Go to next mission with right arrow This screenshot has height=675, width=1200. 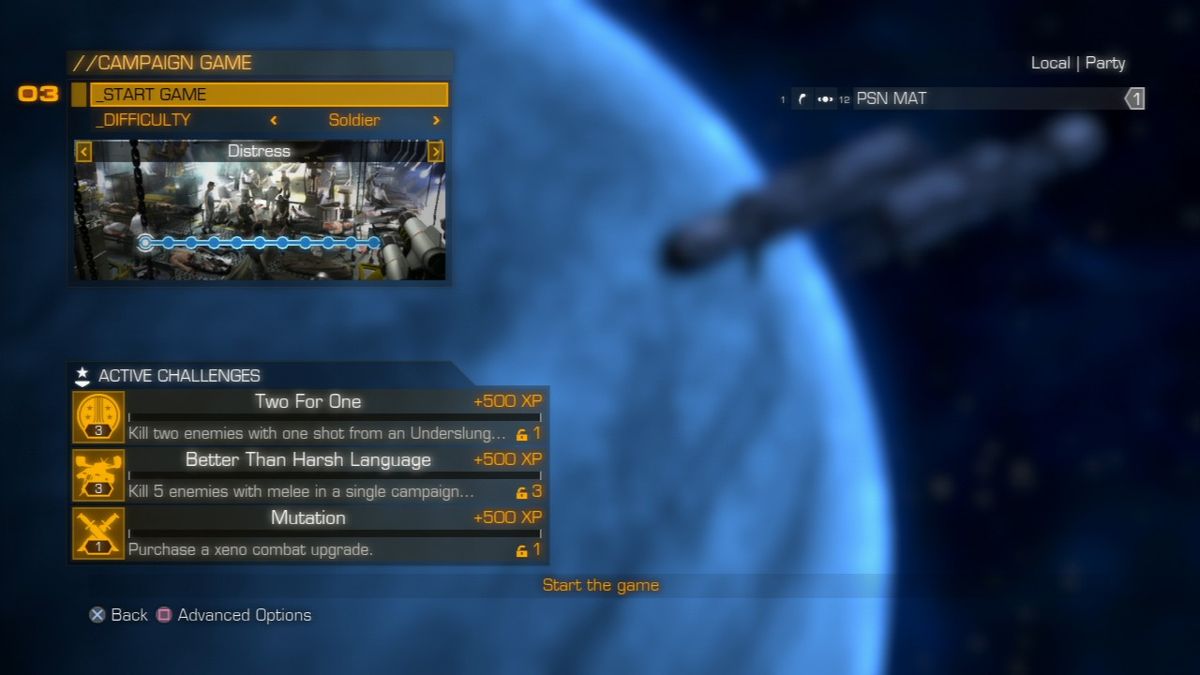click(436, 152)
